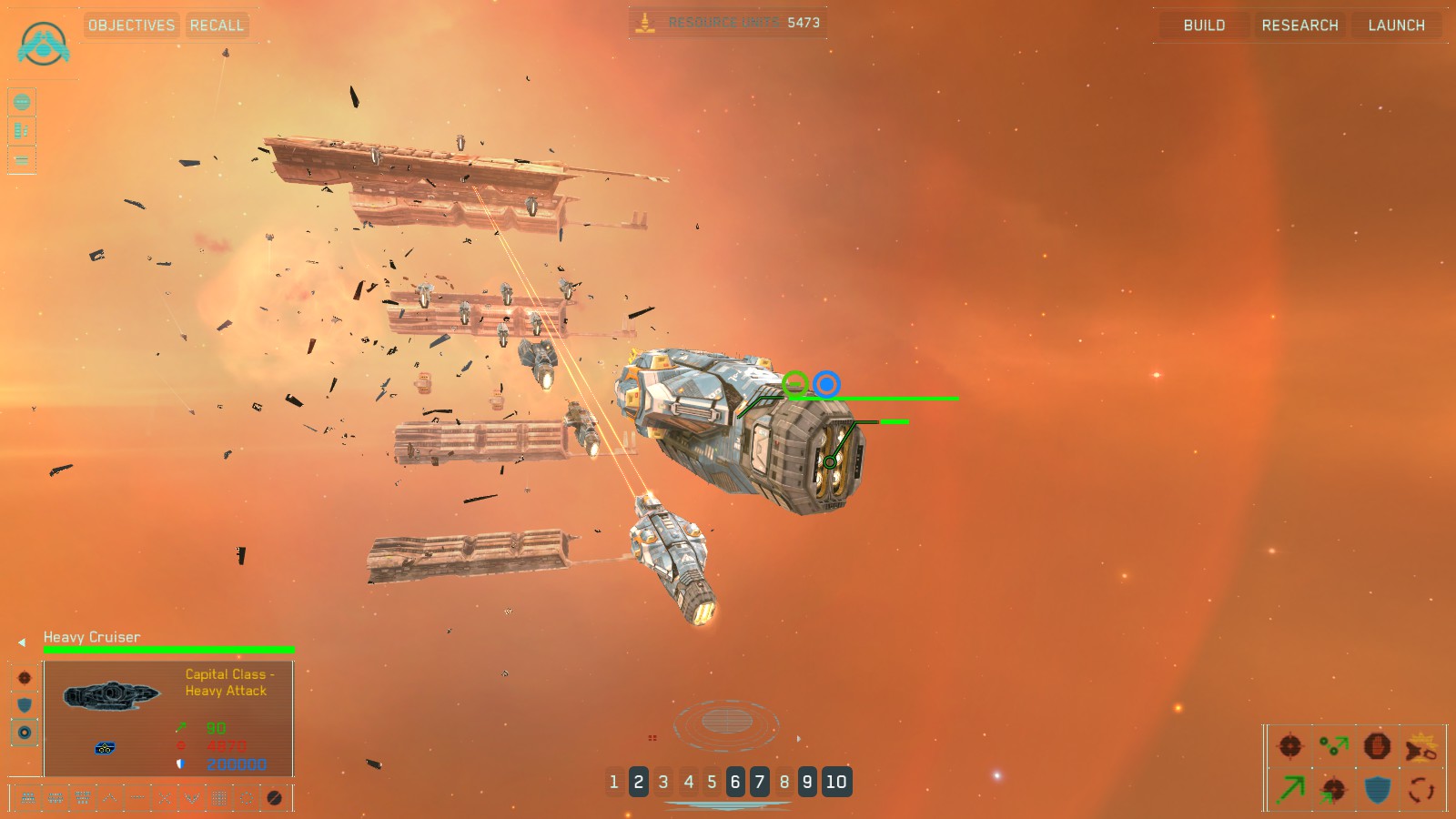Open the Objectives panel
The width and height of the screenshot is (1456, 819).
[131, 25]
